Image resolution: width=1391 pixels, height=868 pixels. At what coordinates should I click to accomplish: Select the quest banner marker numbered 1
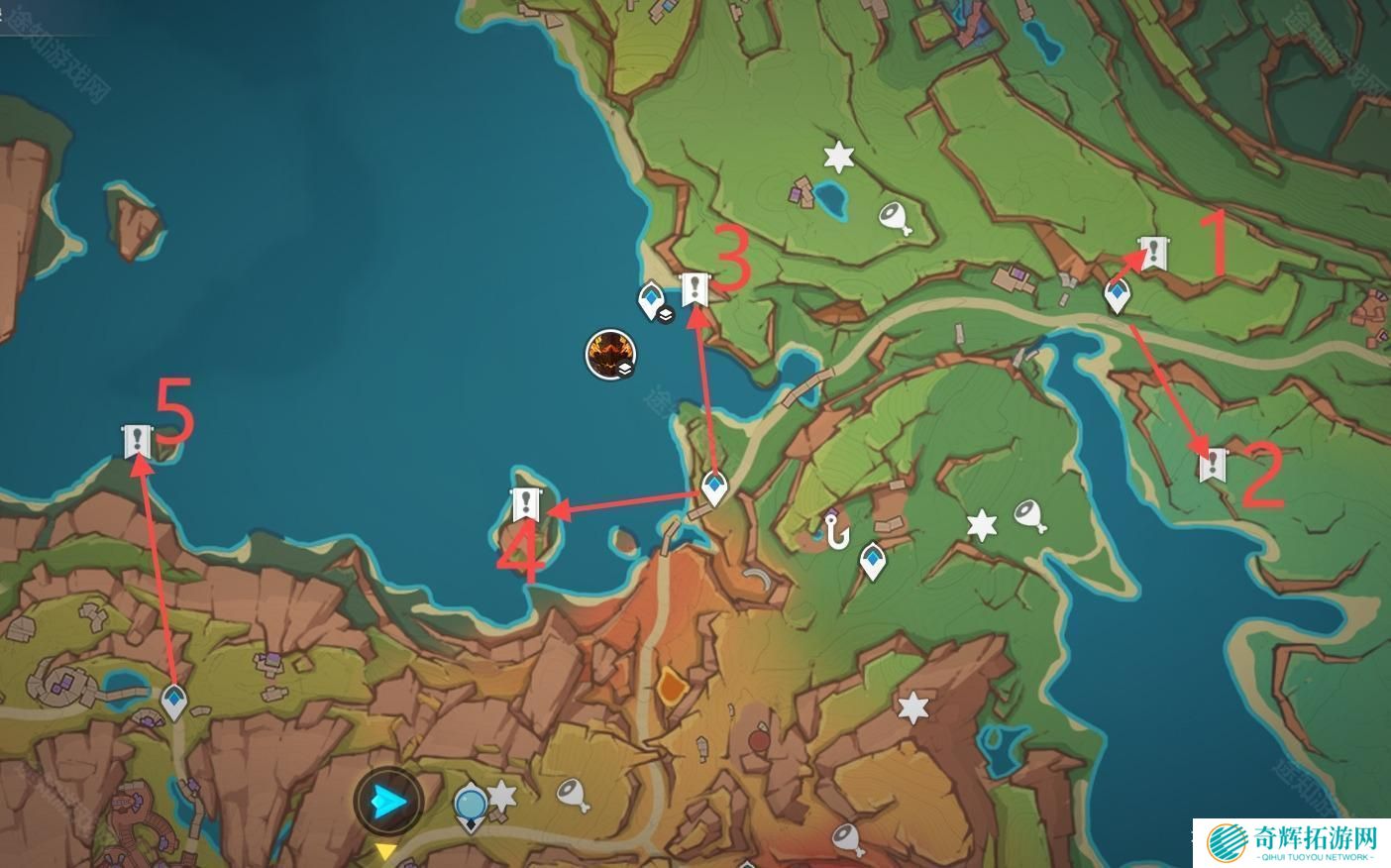coord(1152,254)
